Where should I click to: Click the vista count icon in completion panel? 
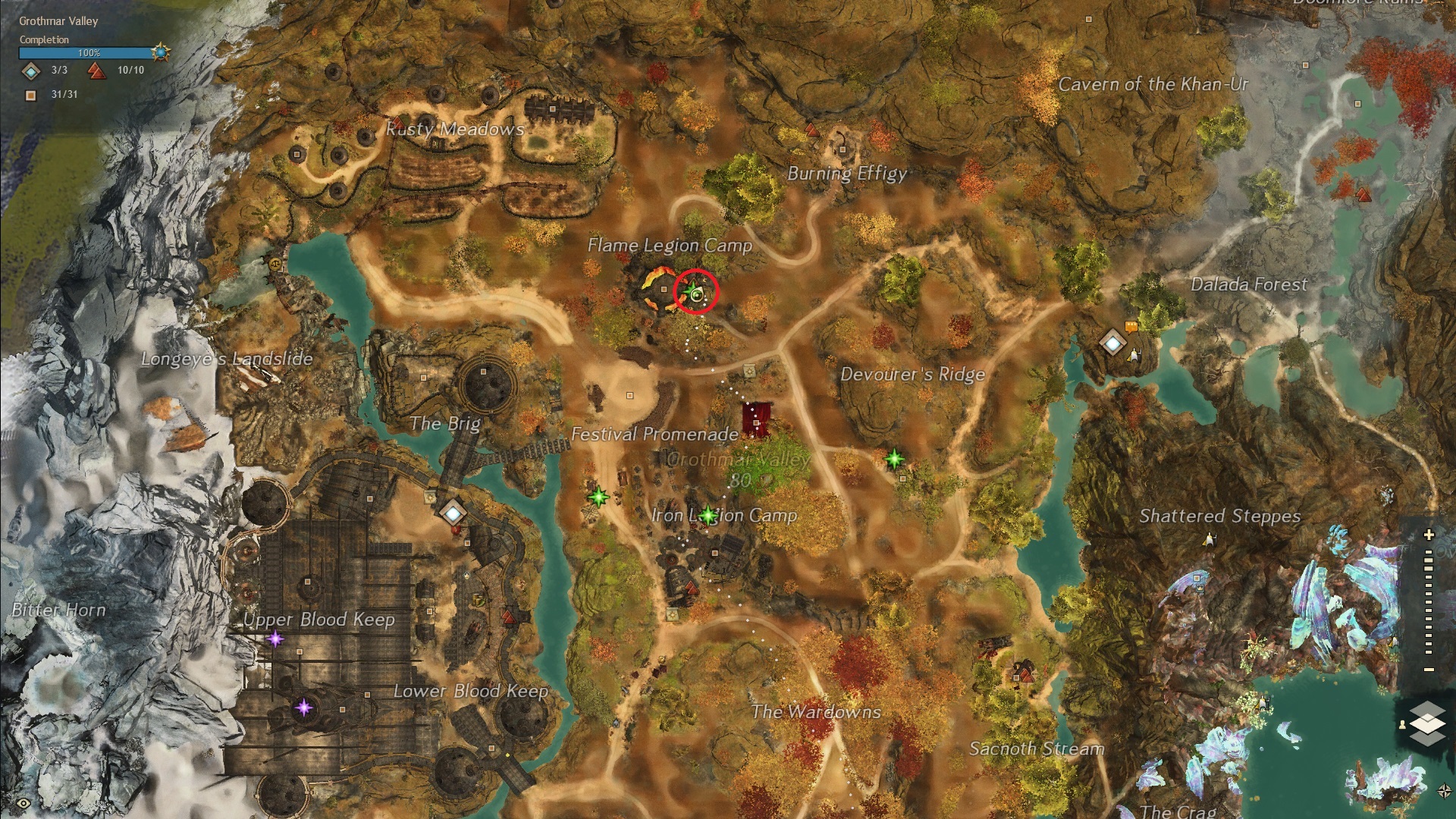click(x=96, y=71)
